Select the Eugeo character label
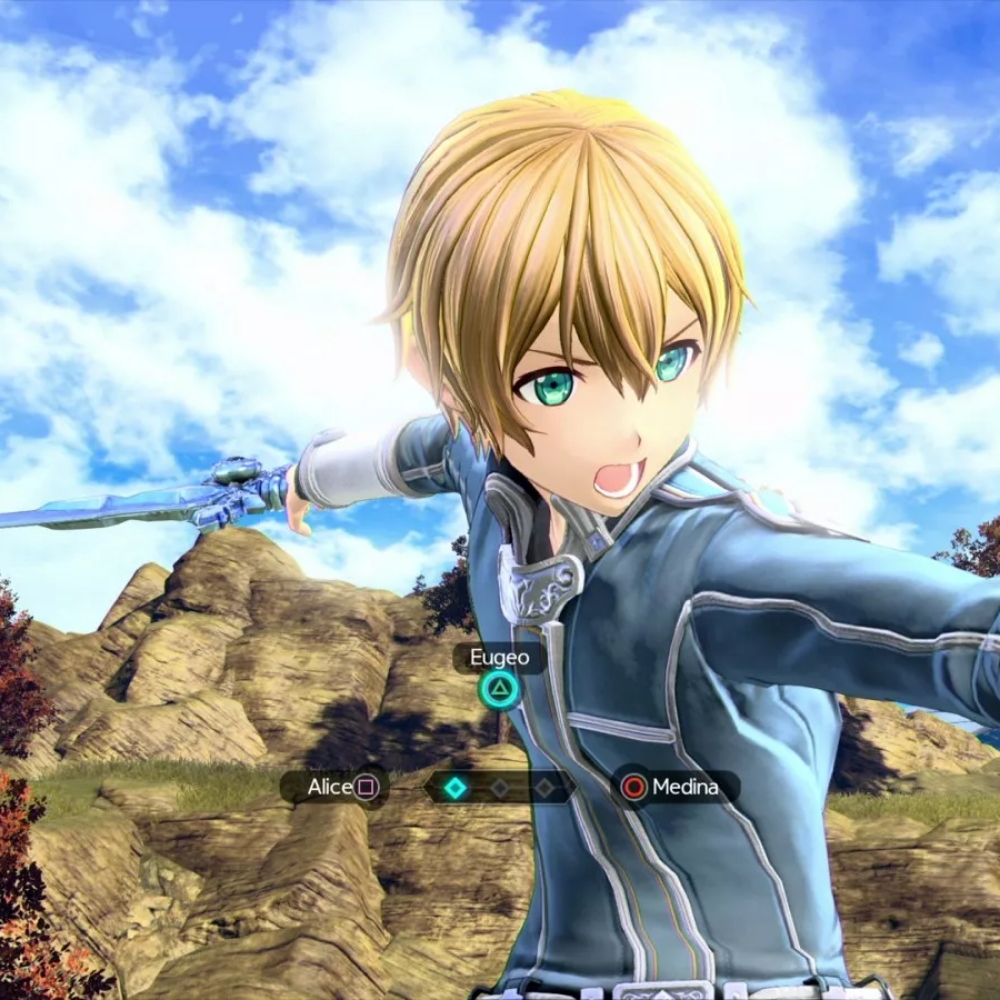The height and width of the screenshot is (1000, 1000). click(499, 658)
